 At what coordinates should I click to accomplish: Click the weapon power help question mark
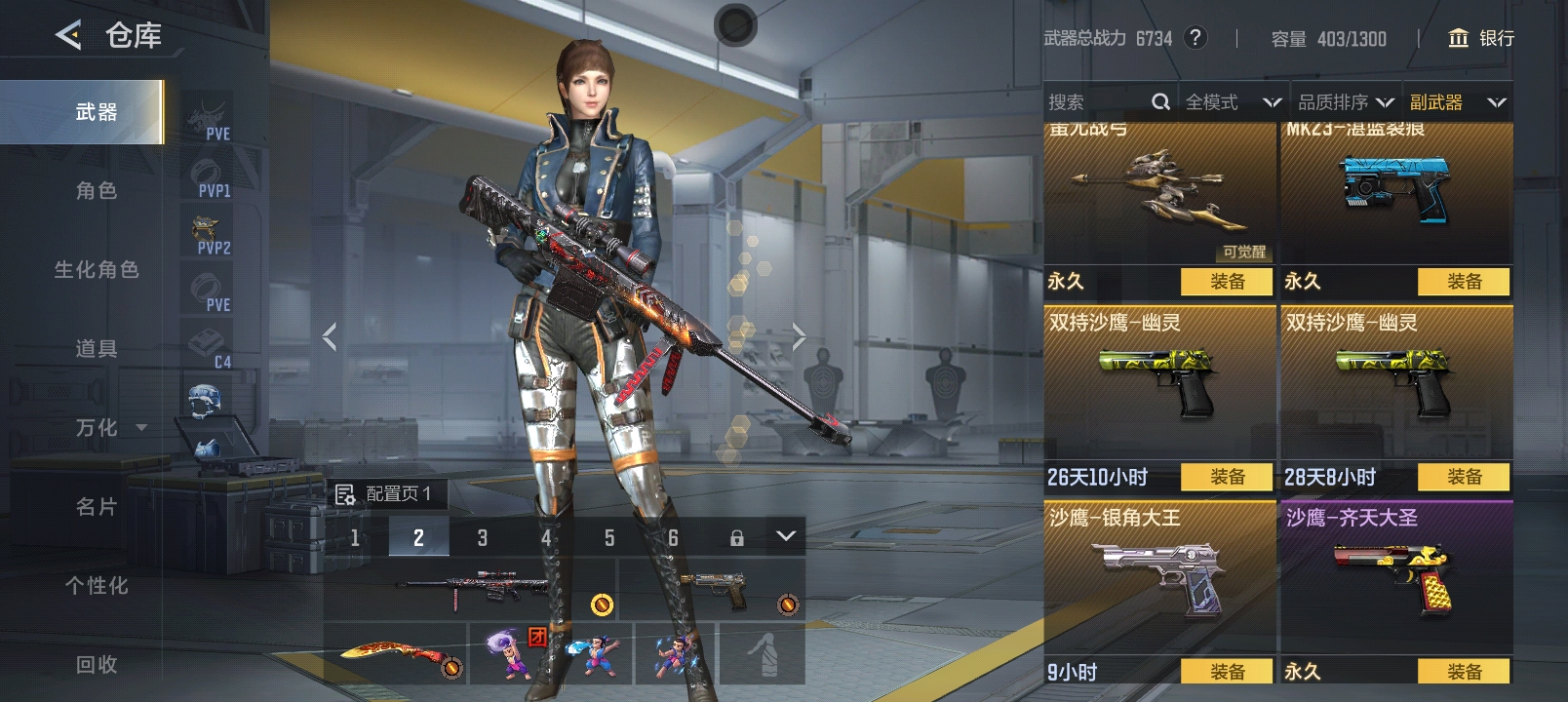[1195, 38]
